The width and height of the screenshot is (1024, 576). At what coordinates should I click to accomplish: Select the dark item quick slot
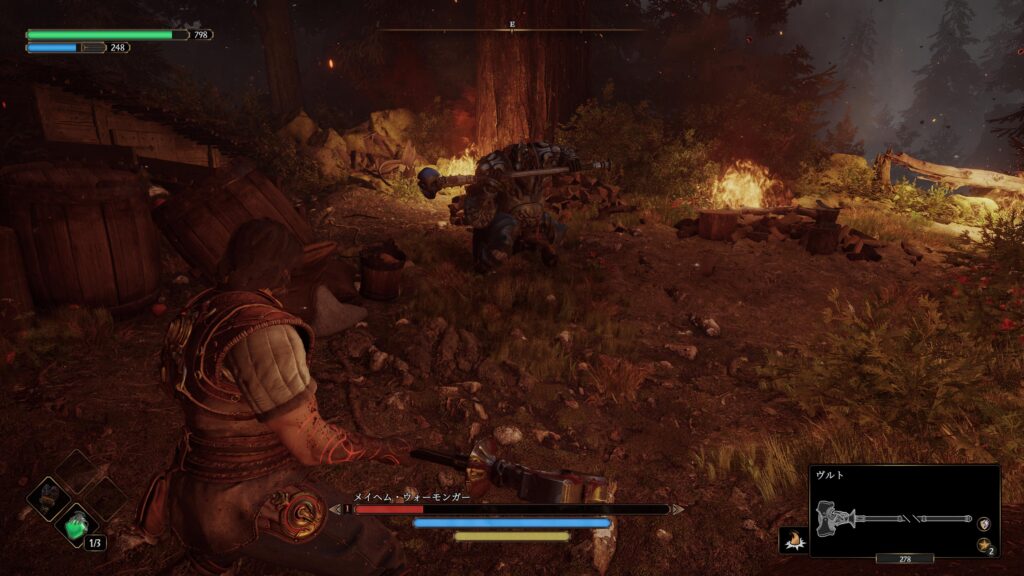tap(47, 497)
